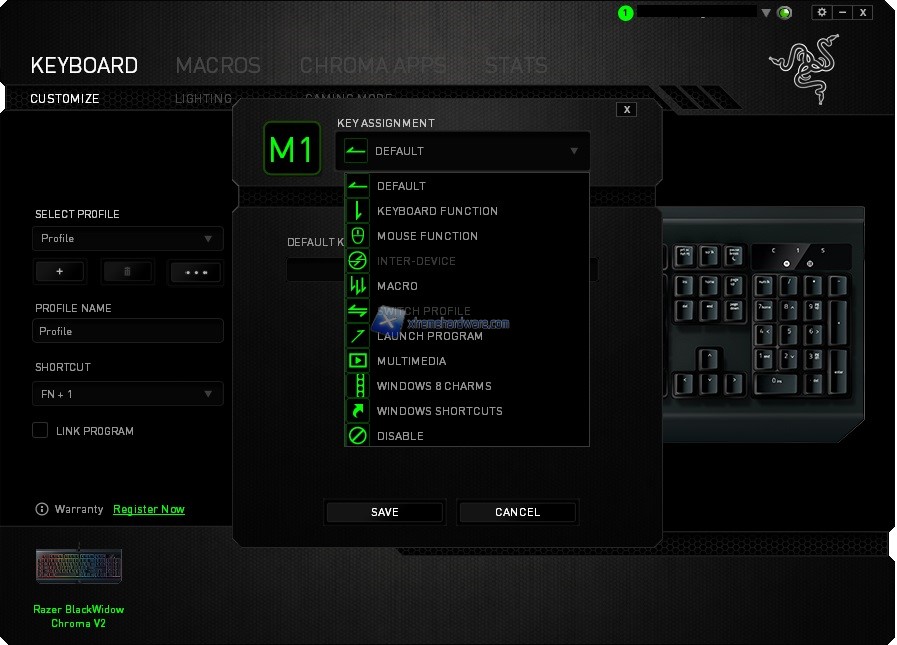The width and height of the screenshot is (897, 645).
Task: Choose Keyboard Function from the assignment list
Action: 437,211
